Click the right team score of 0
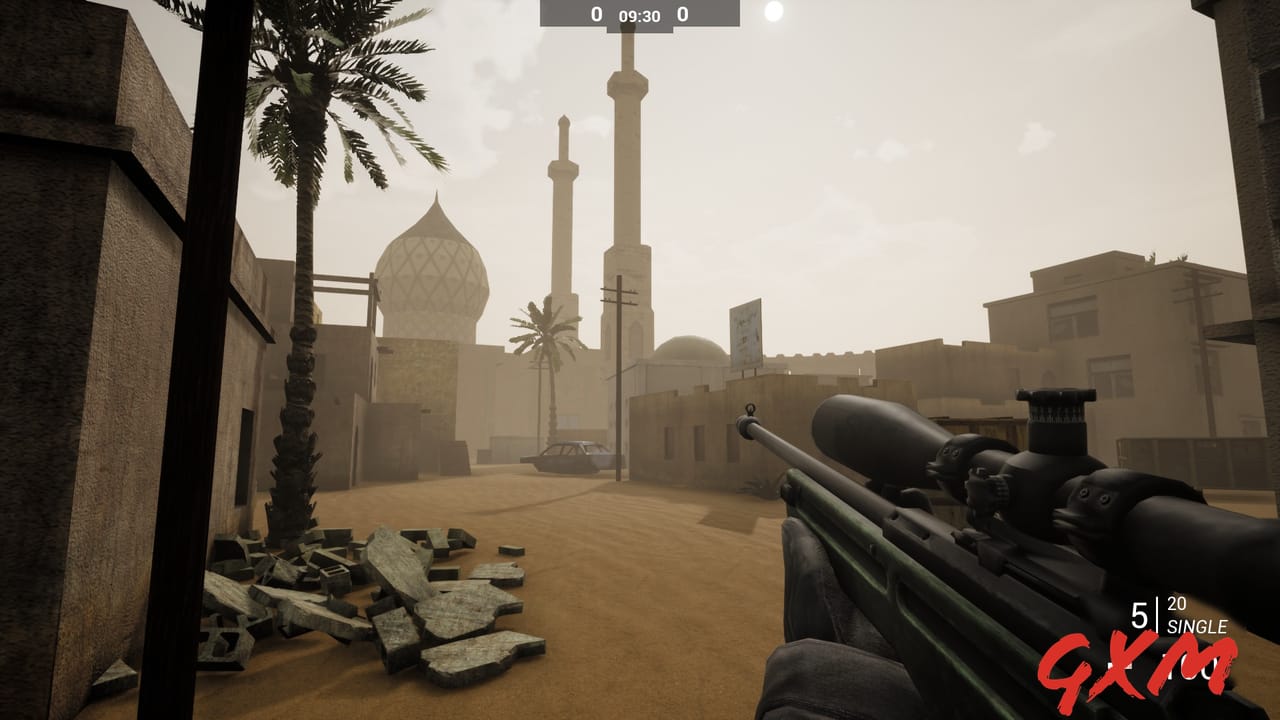 [683, 13]
